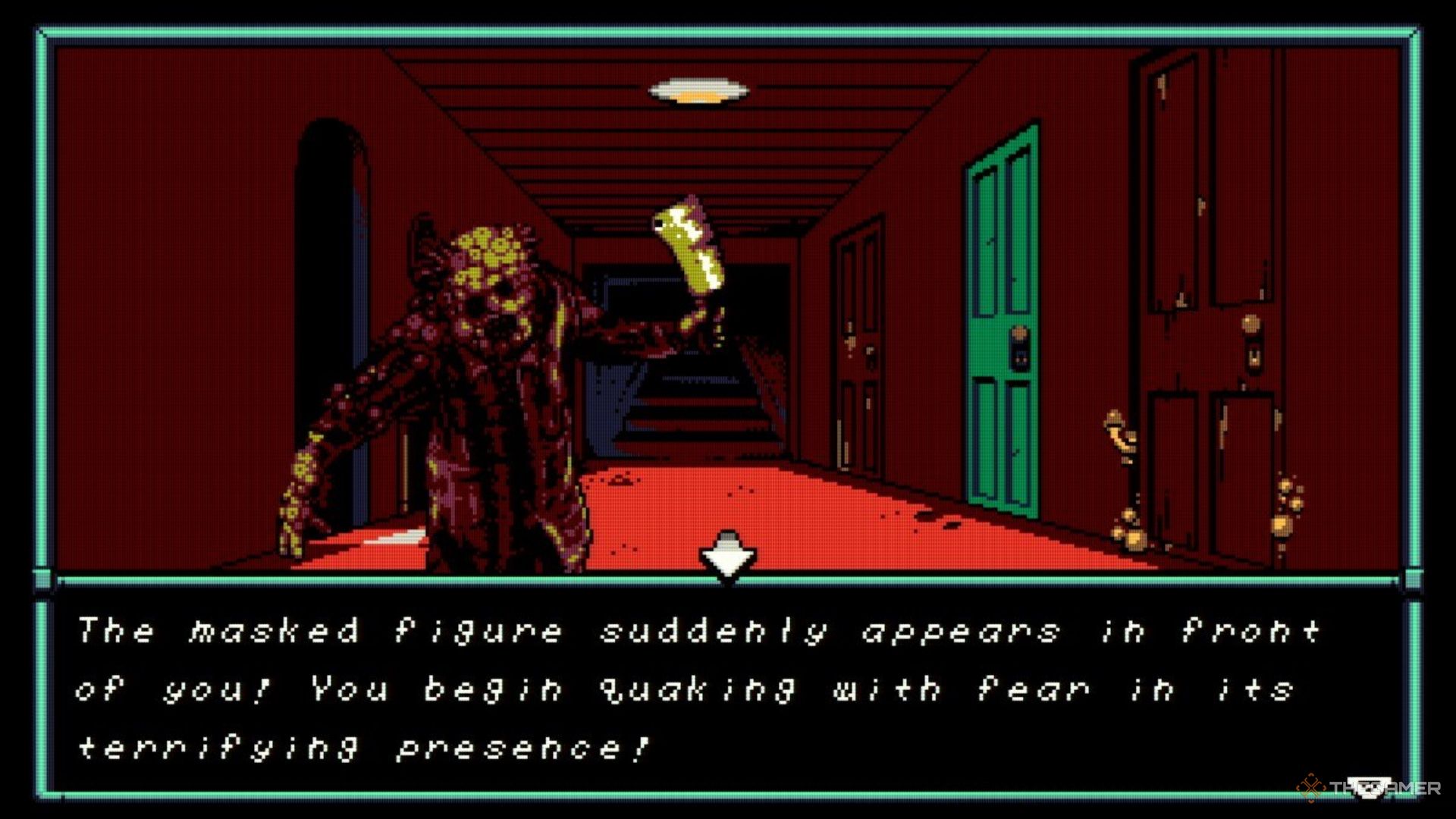This screenshot has width=1456, height=819.
Task: Click the raised cleaver in the monster's hand
Action: (x=690, y=250)
